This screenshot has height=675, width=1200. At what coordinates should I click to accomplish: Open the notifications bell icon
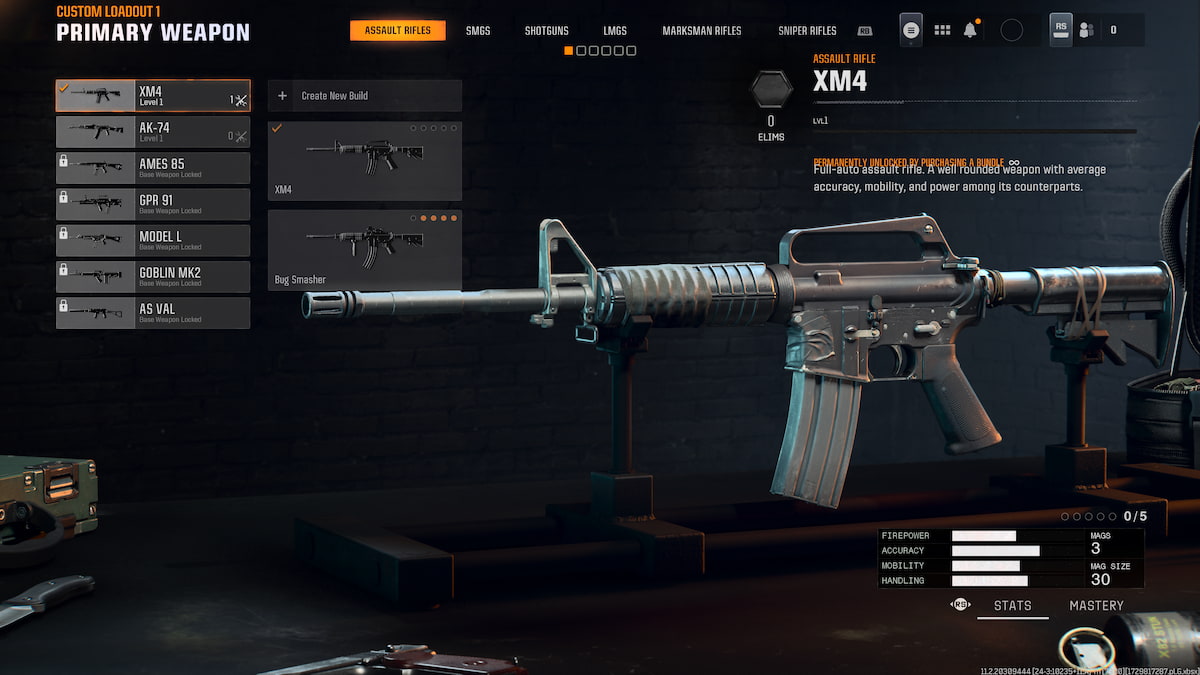970,30
